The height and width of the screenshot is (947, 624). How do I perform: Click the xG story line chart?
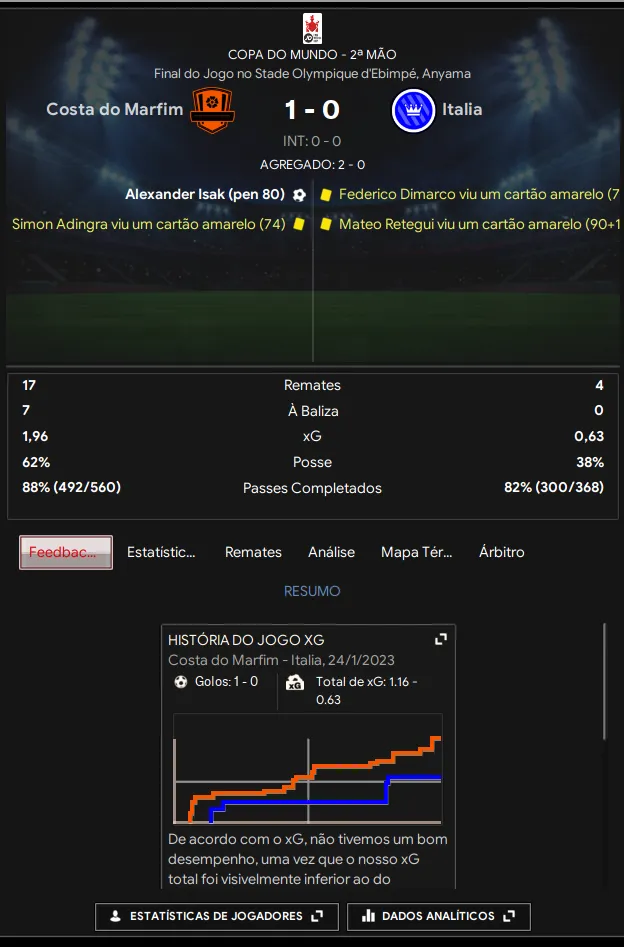coord(308,768)
